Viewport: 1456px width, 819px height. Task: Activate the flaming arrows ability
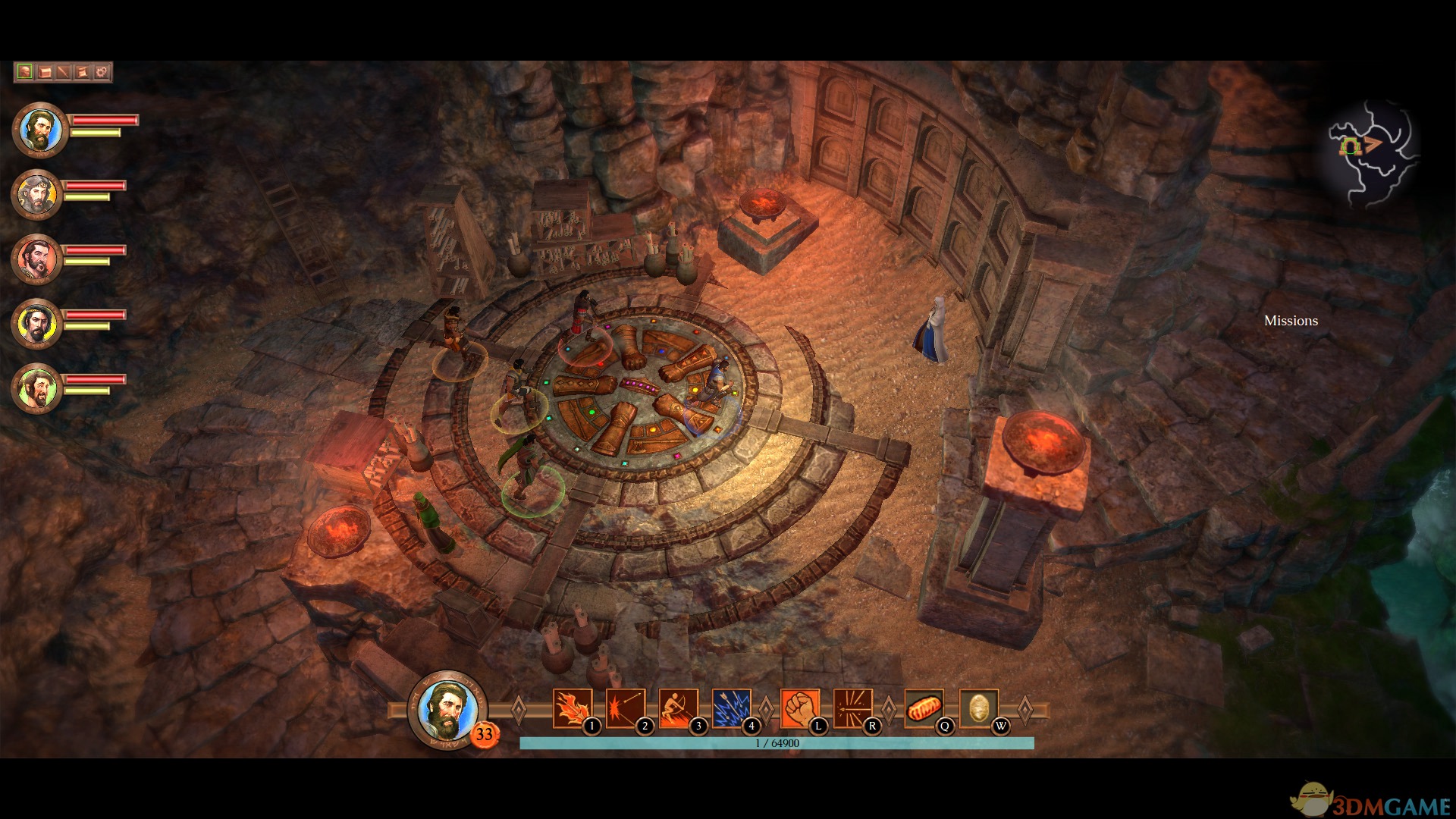pyautogui.click(x=573, y=709)
